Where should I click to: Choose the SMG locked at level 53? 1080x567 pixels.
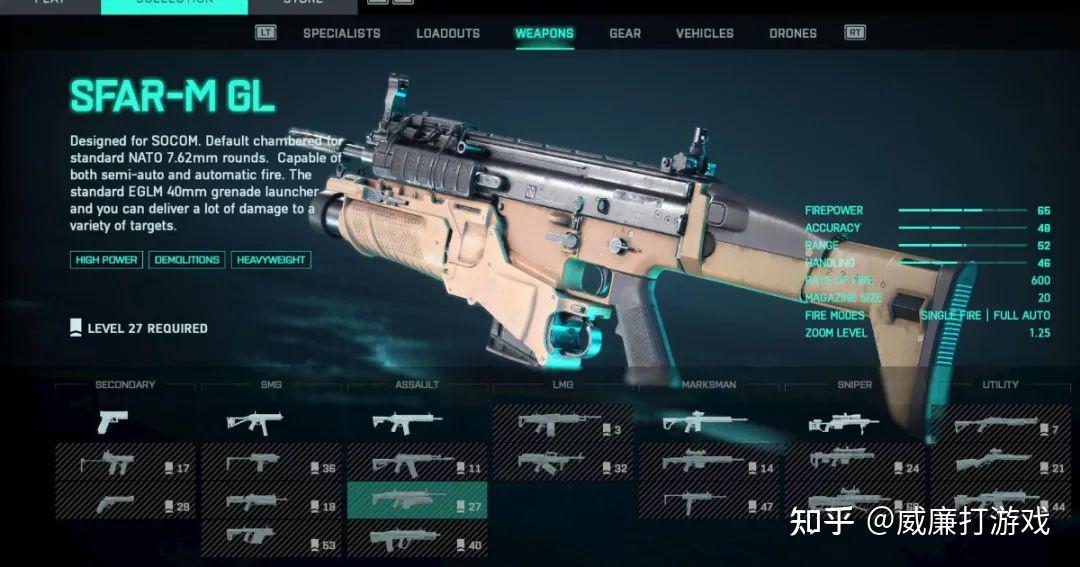click(x=270, y=542)
